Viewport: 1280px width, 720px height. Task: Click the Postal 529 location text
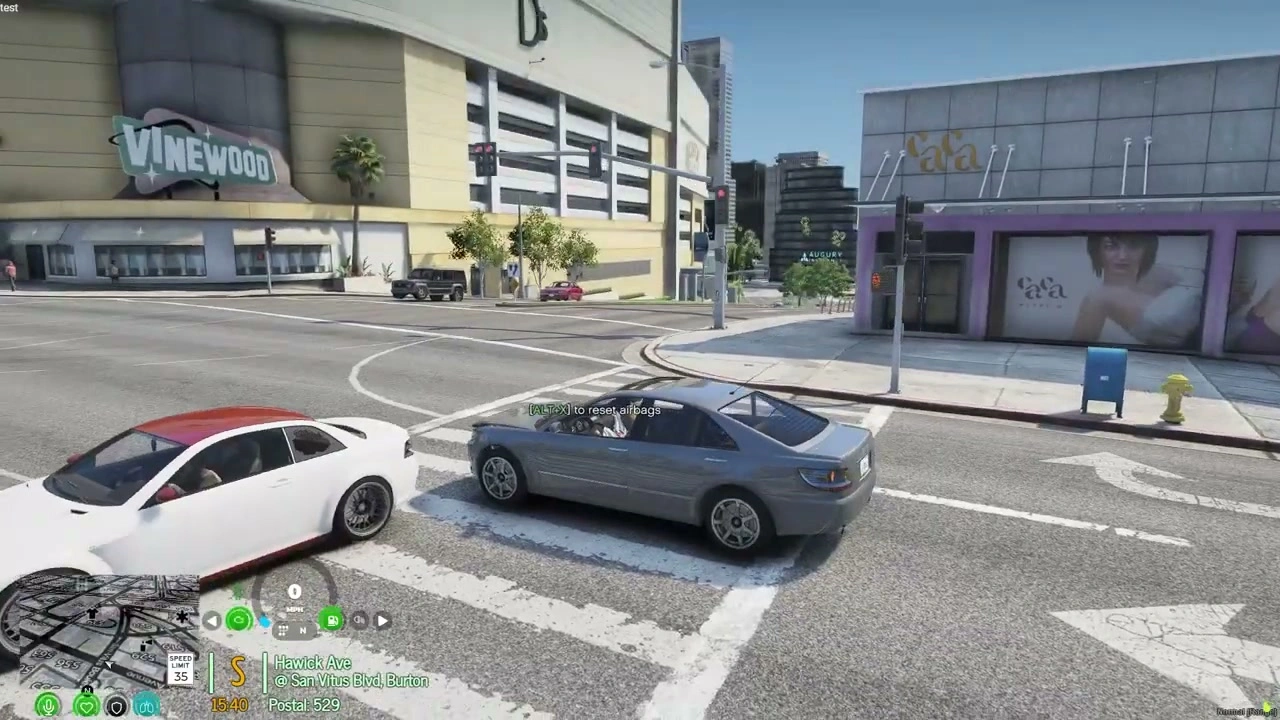pyautogui.click(x=303, y=703)
